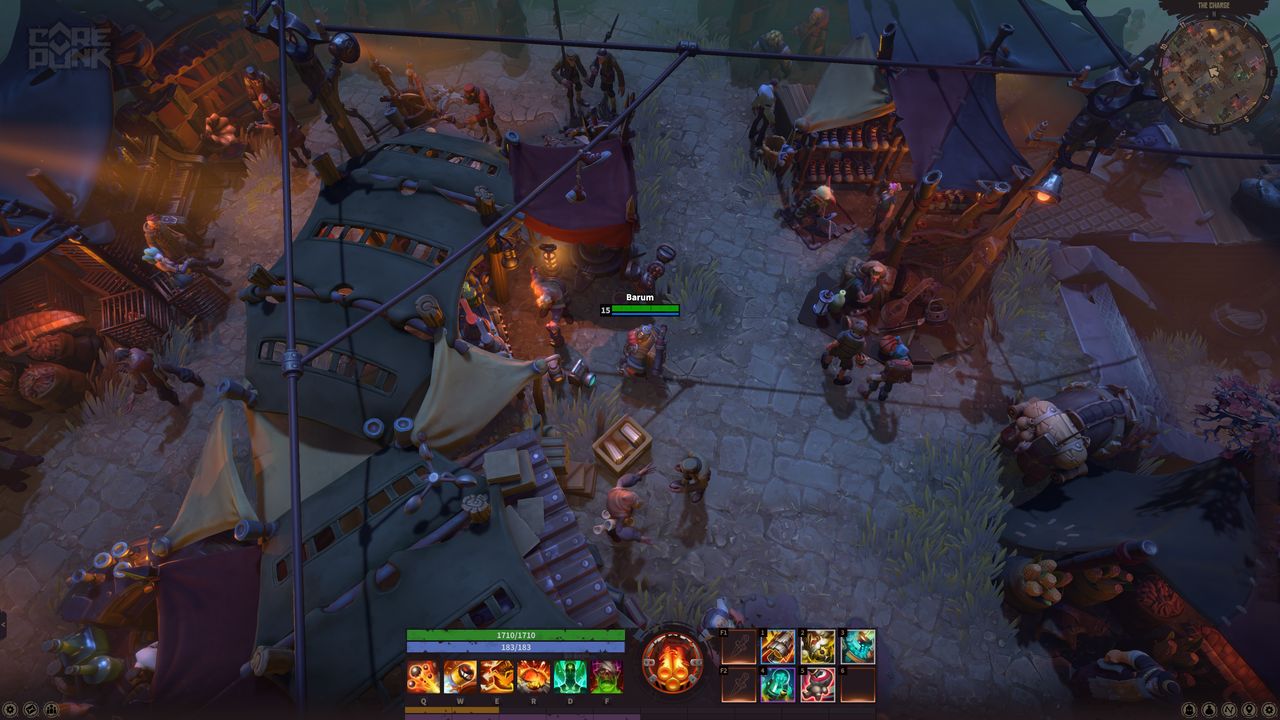Screen dimensions: 1280x720
Task: Activate the green glowing item in slot 4
Action: pos(777,685)
